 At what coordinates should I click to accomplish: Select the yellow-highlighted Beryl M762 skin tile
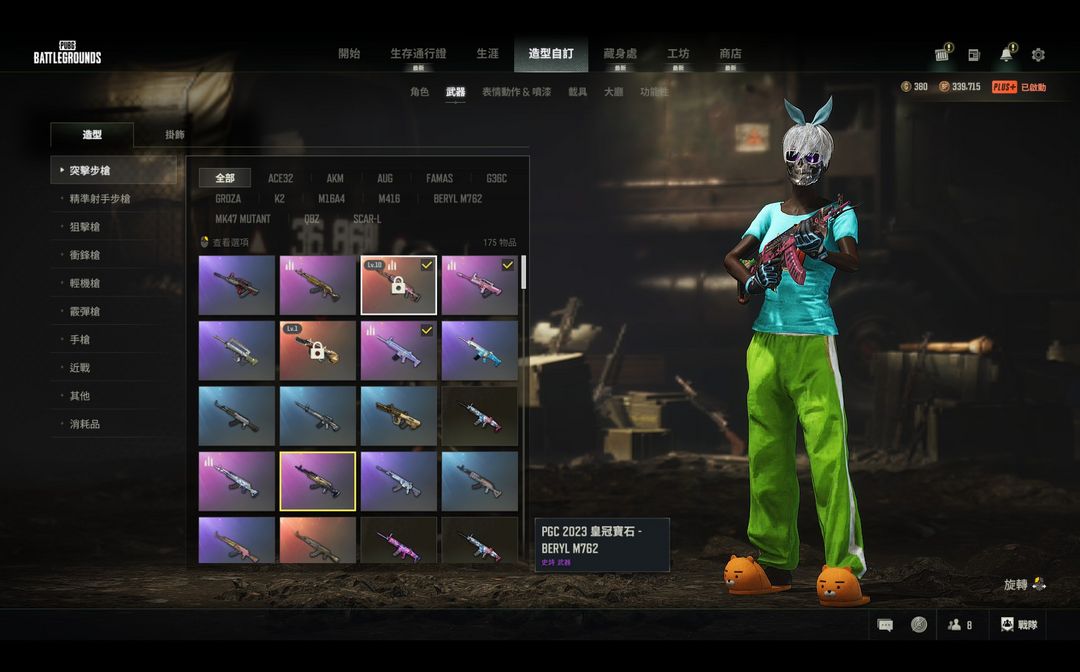coord(318,481)
